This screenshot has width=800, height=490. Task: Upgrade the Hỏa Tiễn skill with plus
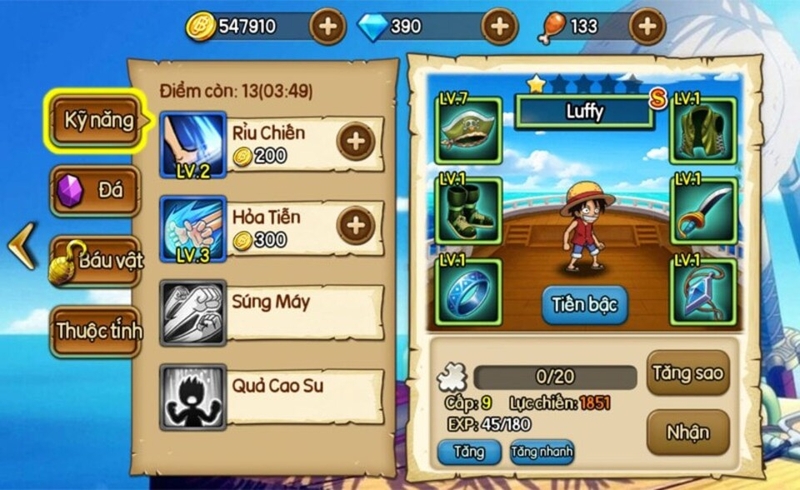[355, 226]
